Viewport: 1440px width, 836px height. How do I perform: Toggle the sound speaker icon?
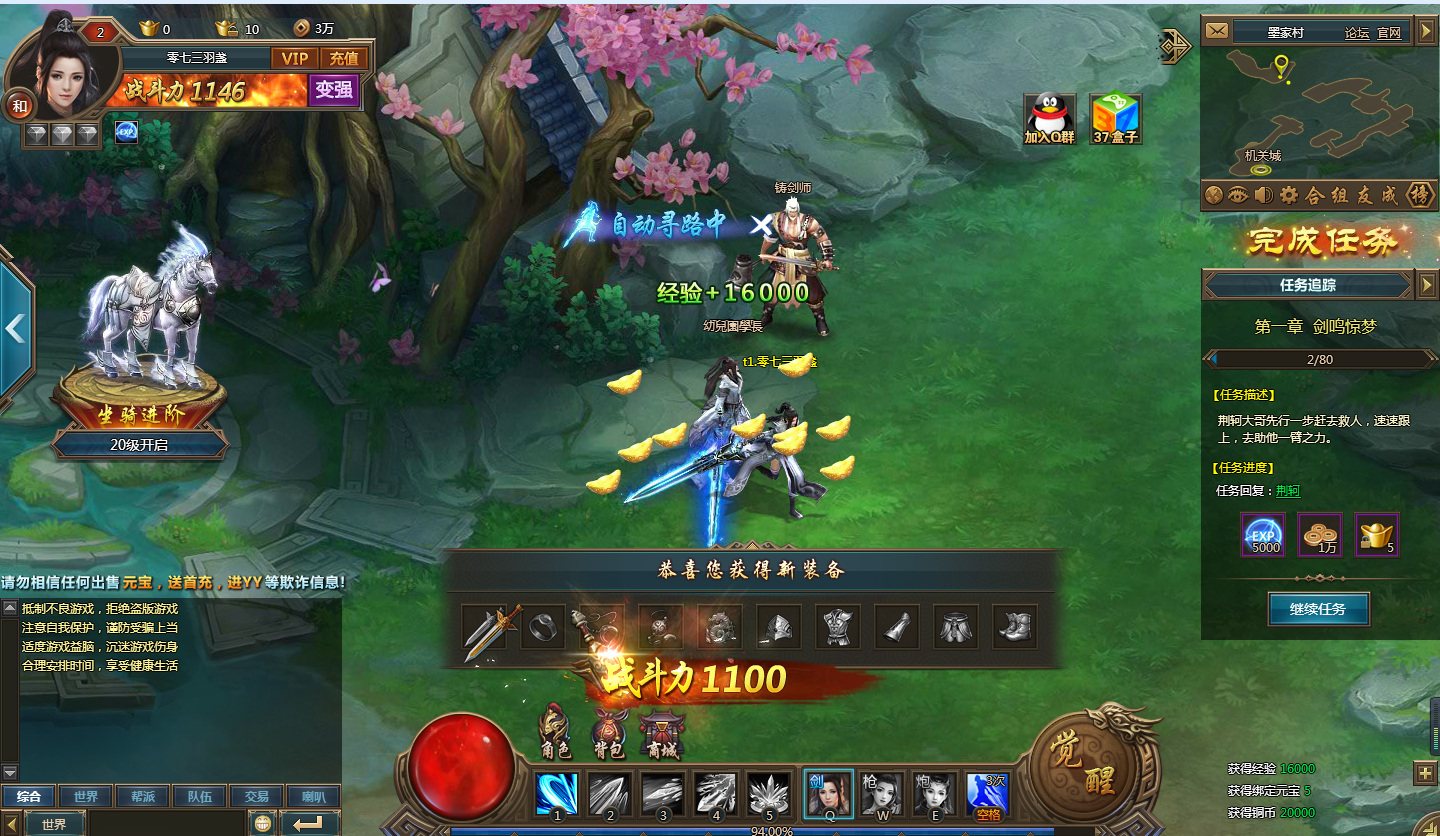click(x=1263, y=195)
